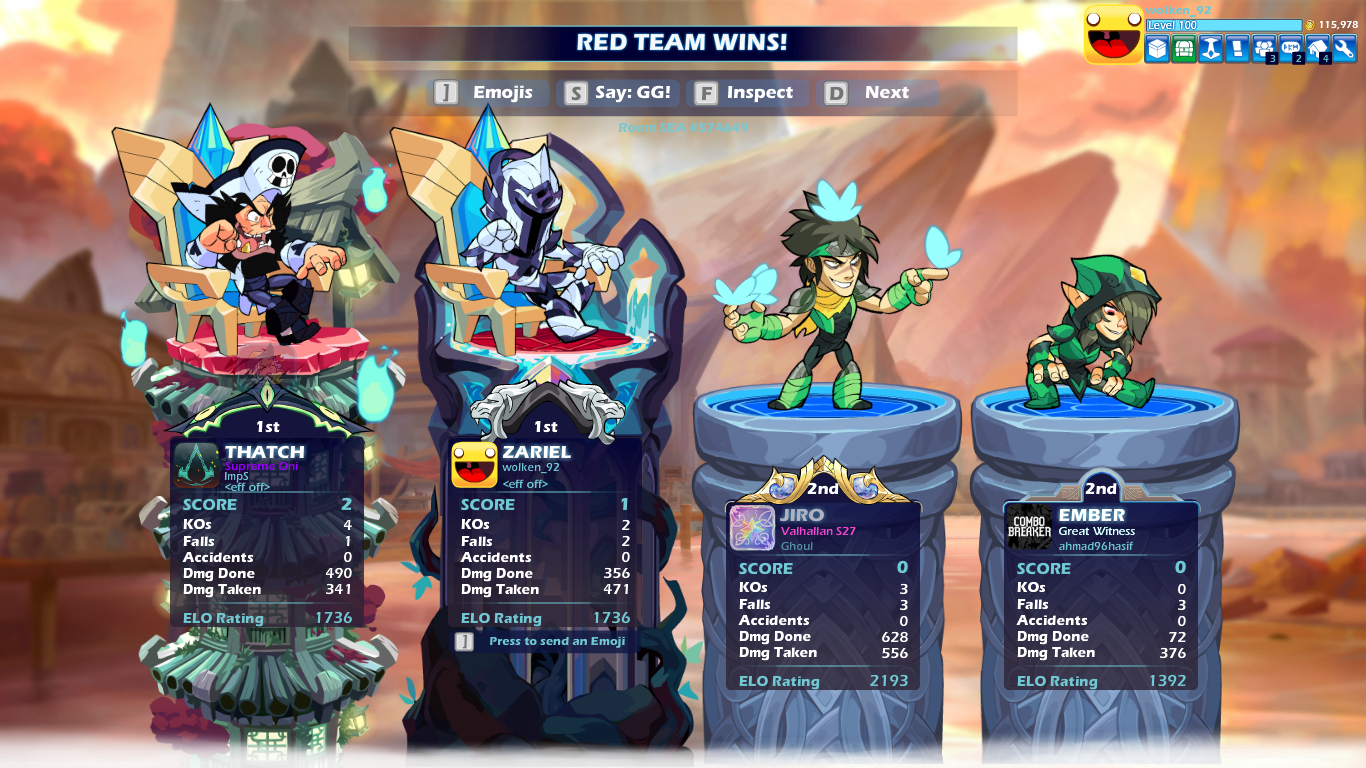Open the green inventory chest icon
The height and width of the screenshot is (768, 1366).
click(1186, 47)
